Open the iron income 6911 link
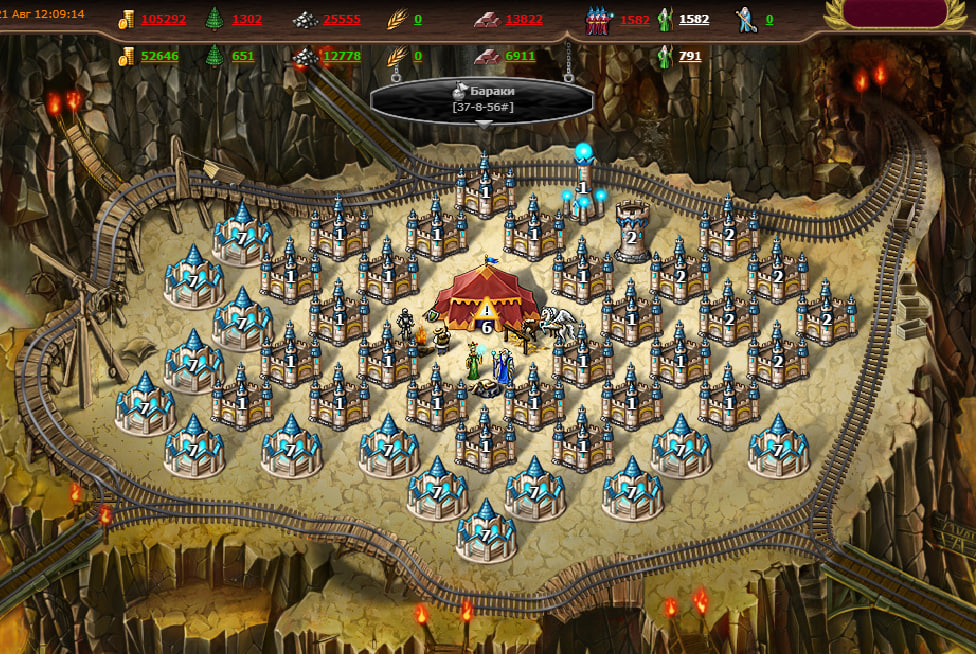 click(x=520, y=56)
